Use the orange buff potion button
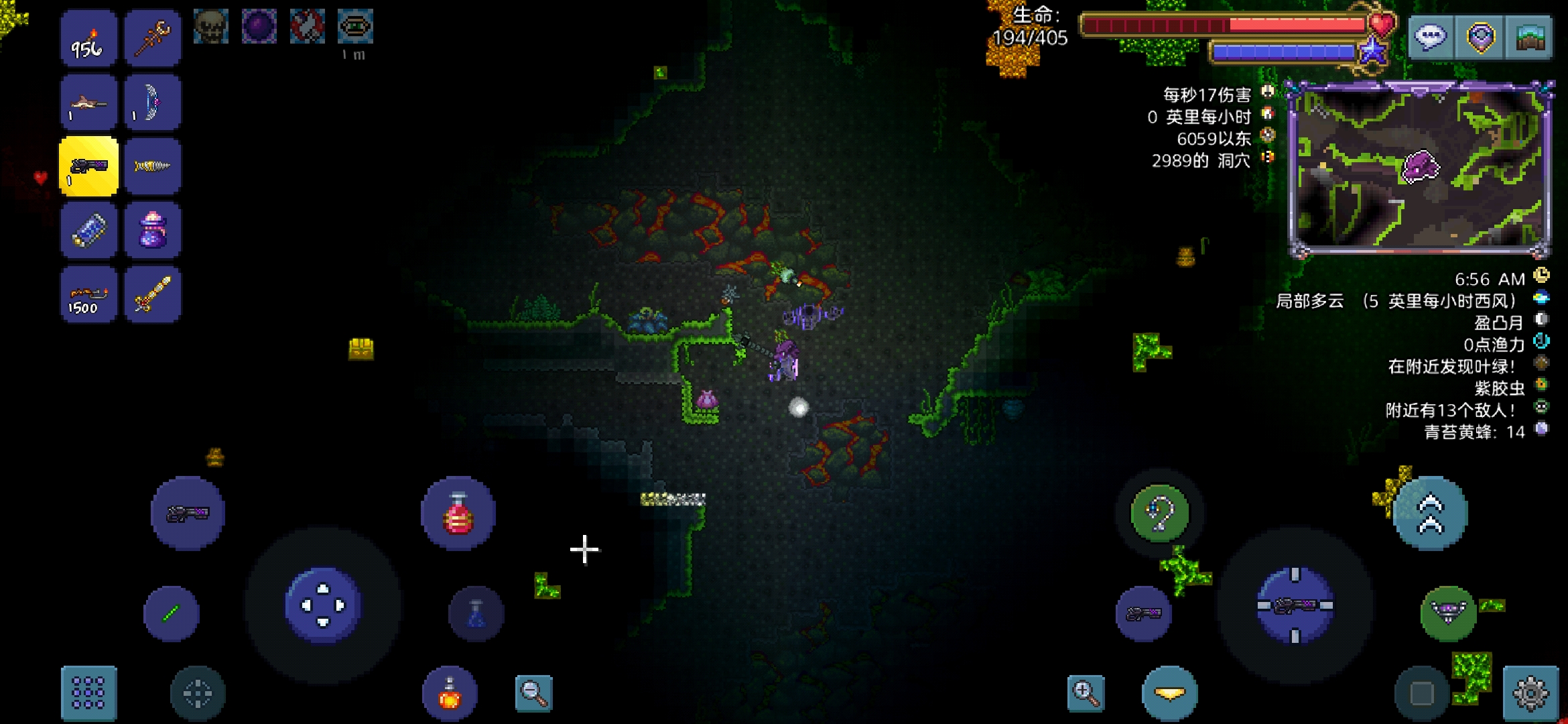Screen dimensions: 1568x724 (x=450, y=693)
